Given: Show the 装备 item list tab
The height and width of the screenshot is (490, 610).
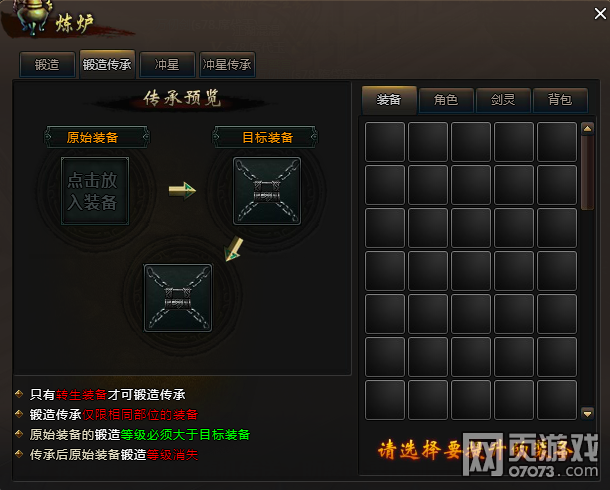Looking at the screenshot, I should point(389,99).
